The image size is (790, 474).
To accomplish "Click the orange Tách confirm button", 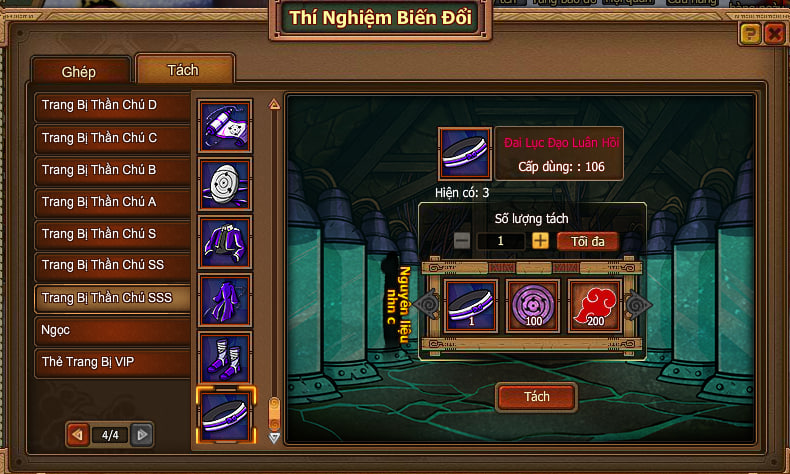I will coord(536,397).
